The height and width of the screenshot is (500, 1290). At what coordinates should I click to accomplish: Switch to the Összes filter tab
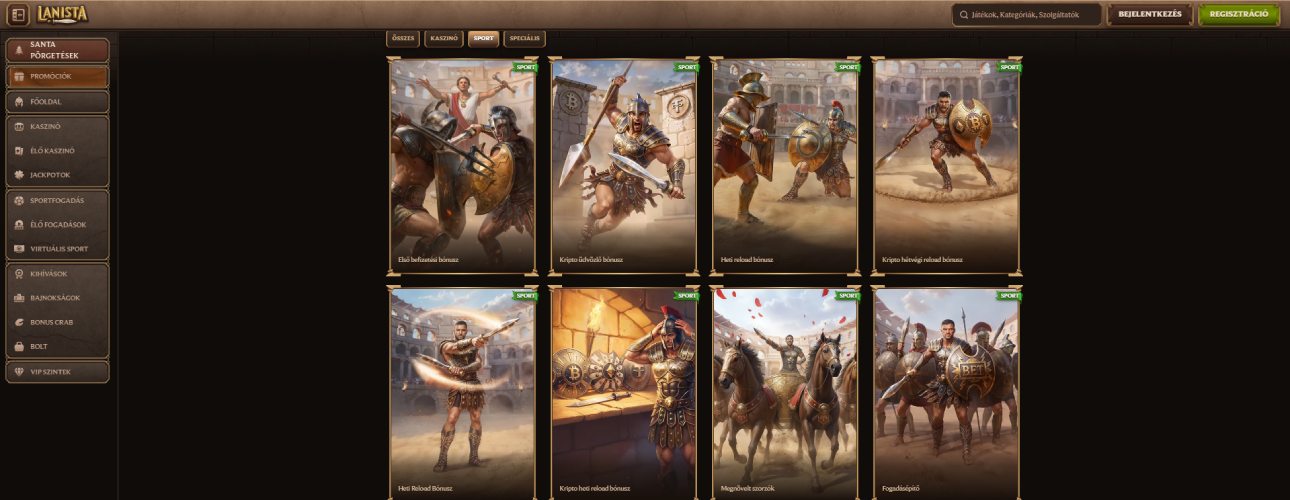402,38
